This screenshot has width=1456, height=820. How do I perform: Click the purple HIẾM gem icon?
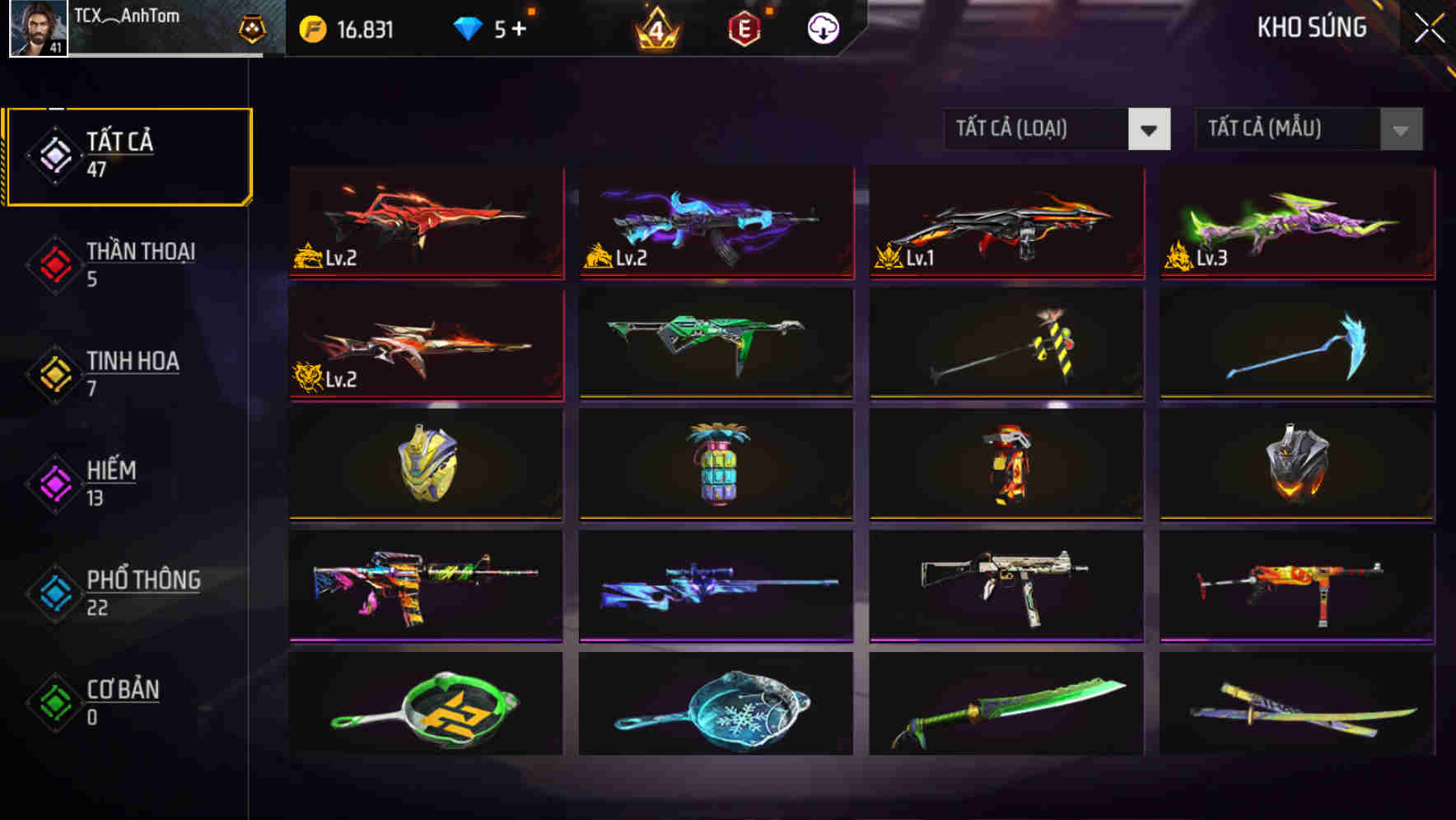tap(54, 482)
